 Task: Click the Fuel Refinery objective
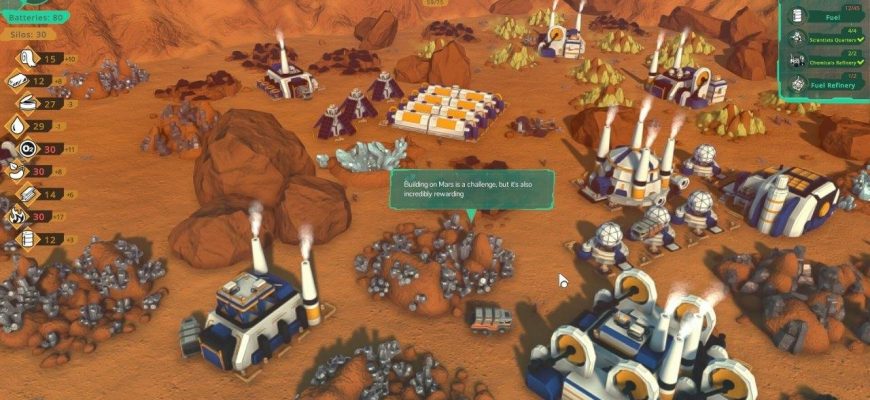point(830,85)
